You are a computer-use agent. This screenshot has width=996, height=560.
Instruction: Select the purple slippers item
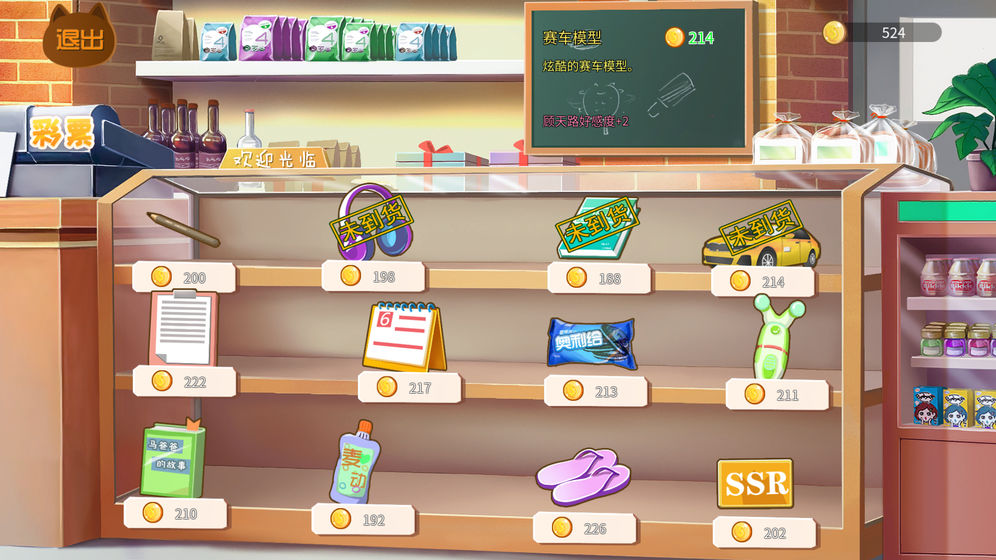click(583, 476)
